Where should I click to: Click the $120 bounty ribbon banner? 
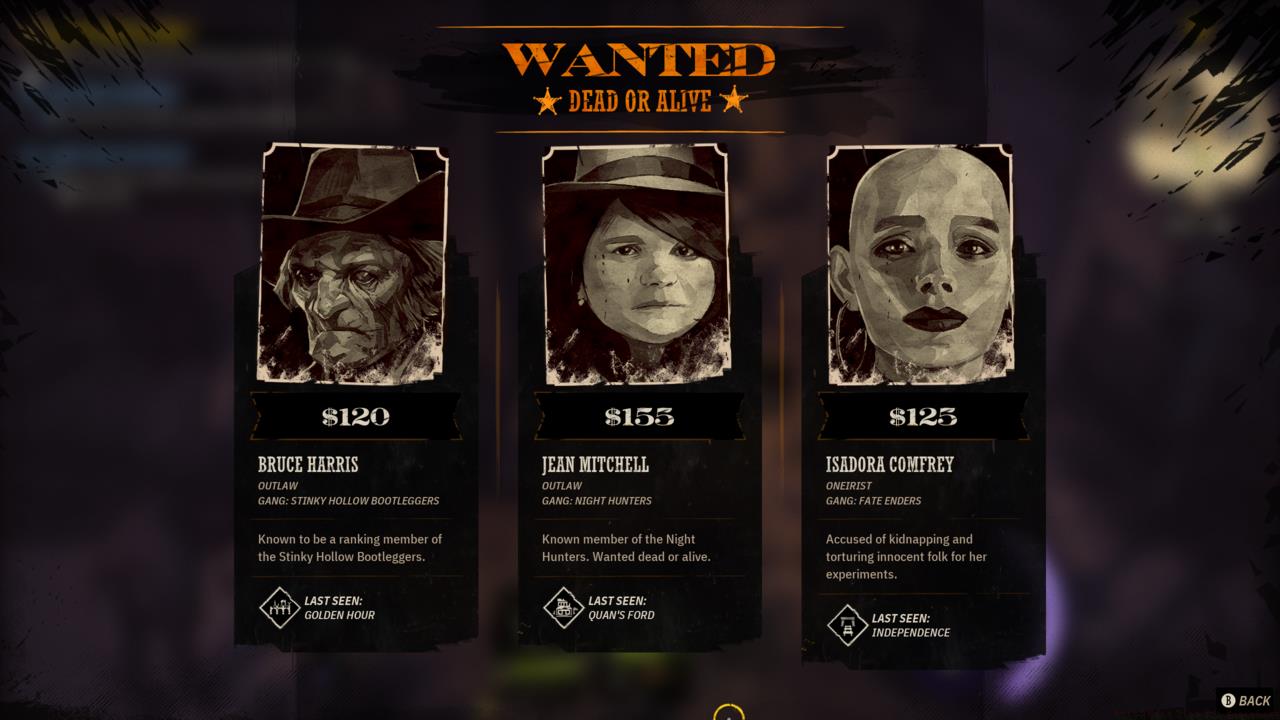click(x=357, y=417)
